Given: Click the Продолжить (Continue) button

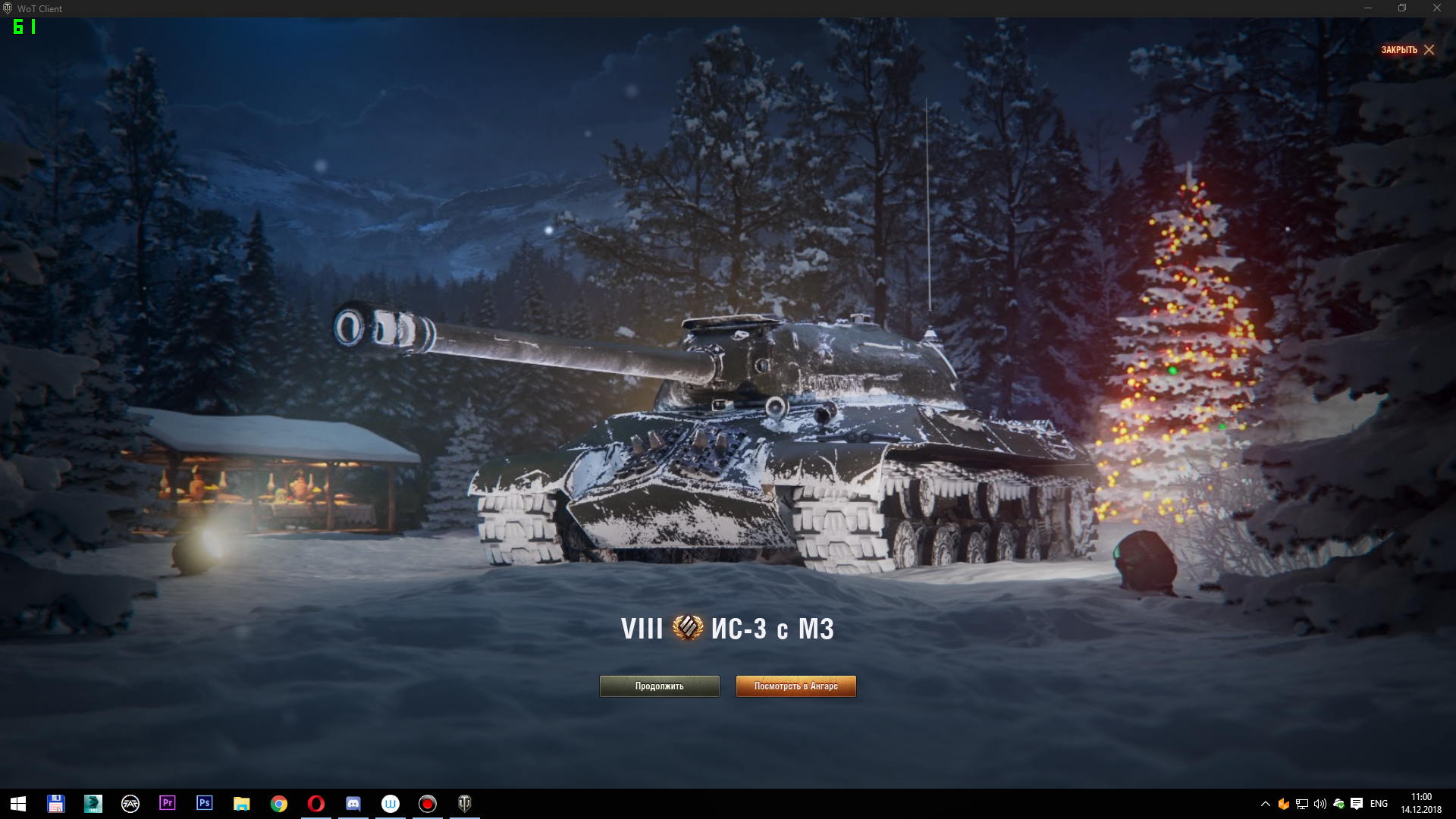Looking at the screenshot, I should [659, 686].
